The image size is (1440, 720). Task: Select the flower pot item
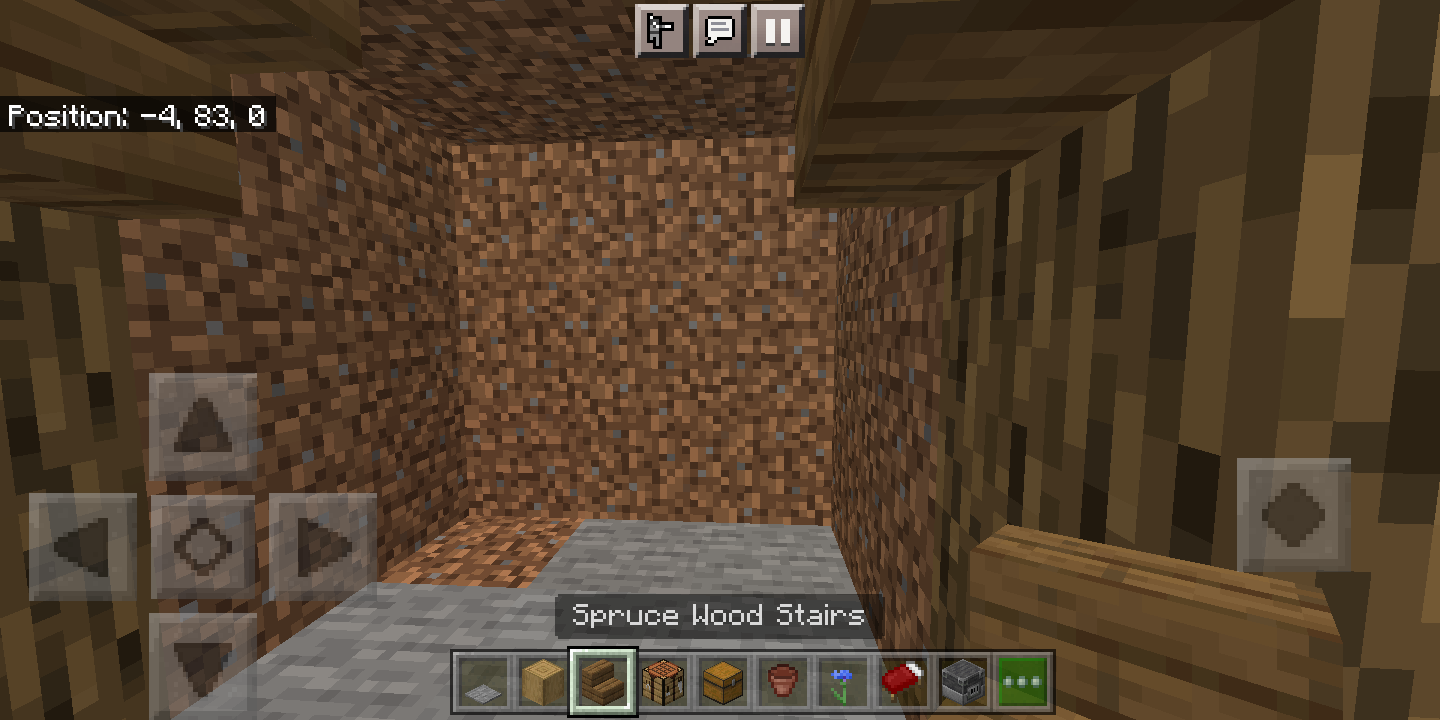[x=783, y=681]
